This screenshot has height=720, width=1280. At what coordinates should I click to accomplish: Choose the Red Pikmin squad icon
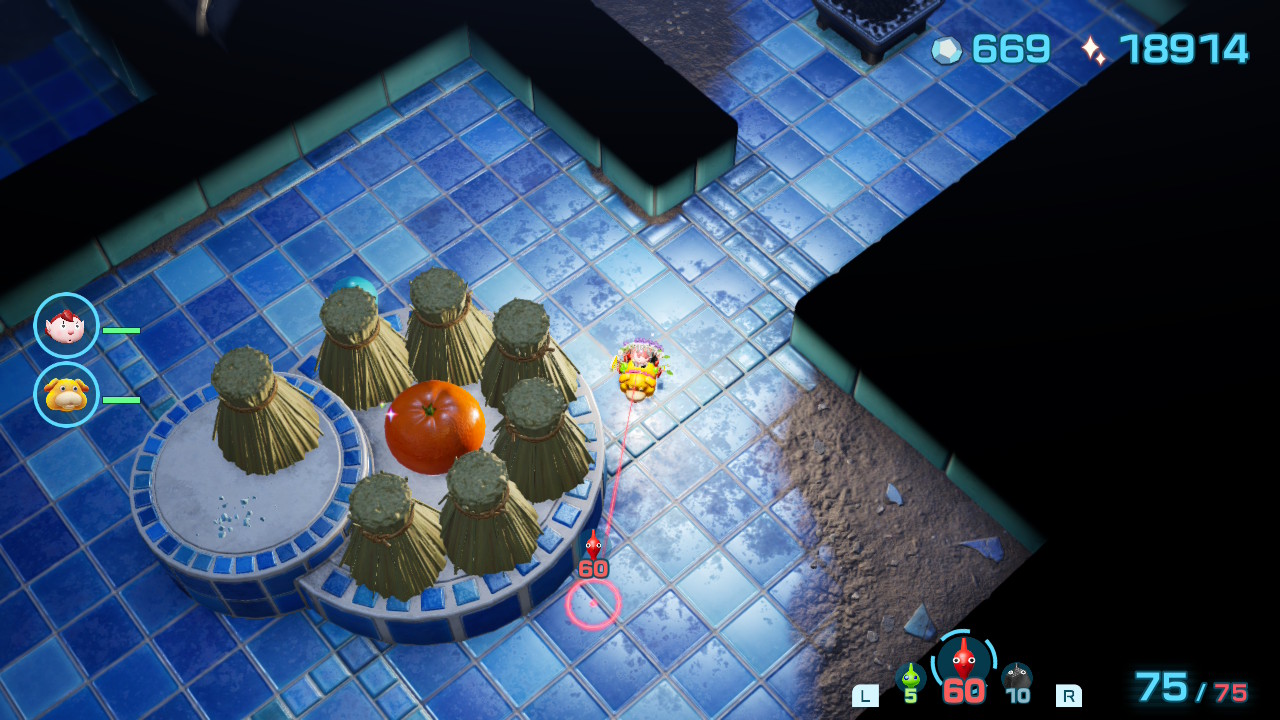point(963,661)
